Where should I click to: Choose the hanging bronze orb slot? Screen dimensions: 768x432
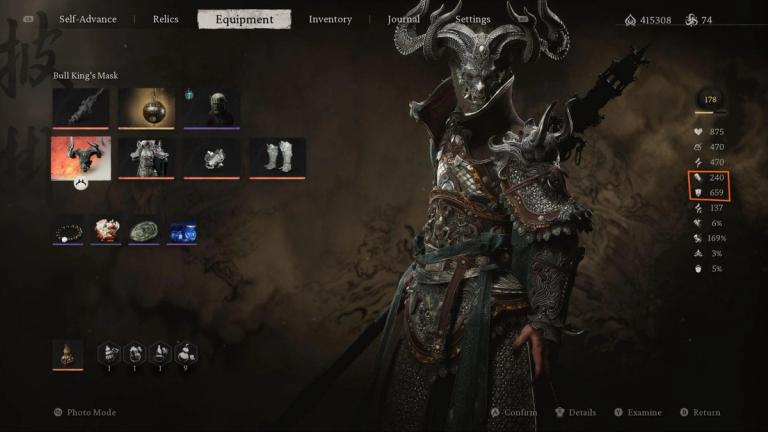pos(146,108)
